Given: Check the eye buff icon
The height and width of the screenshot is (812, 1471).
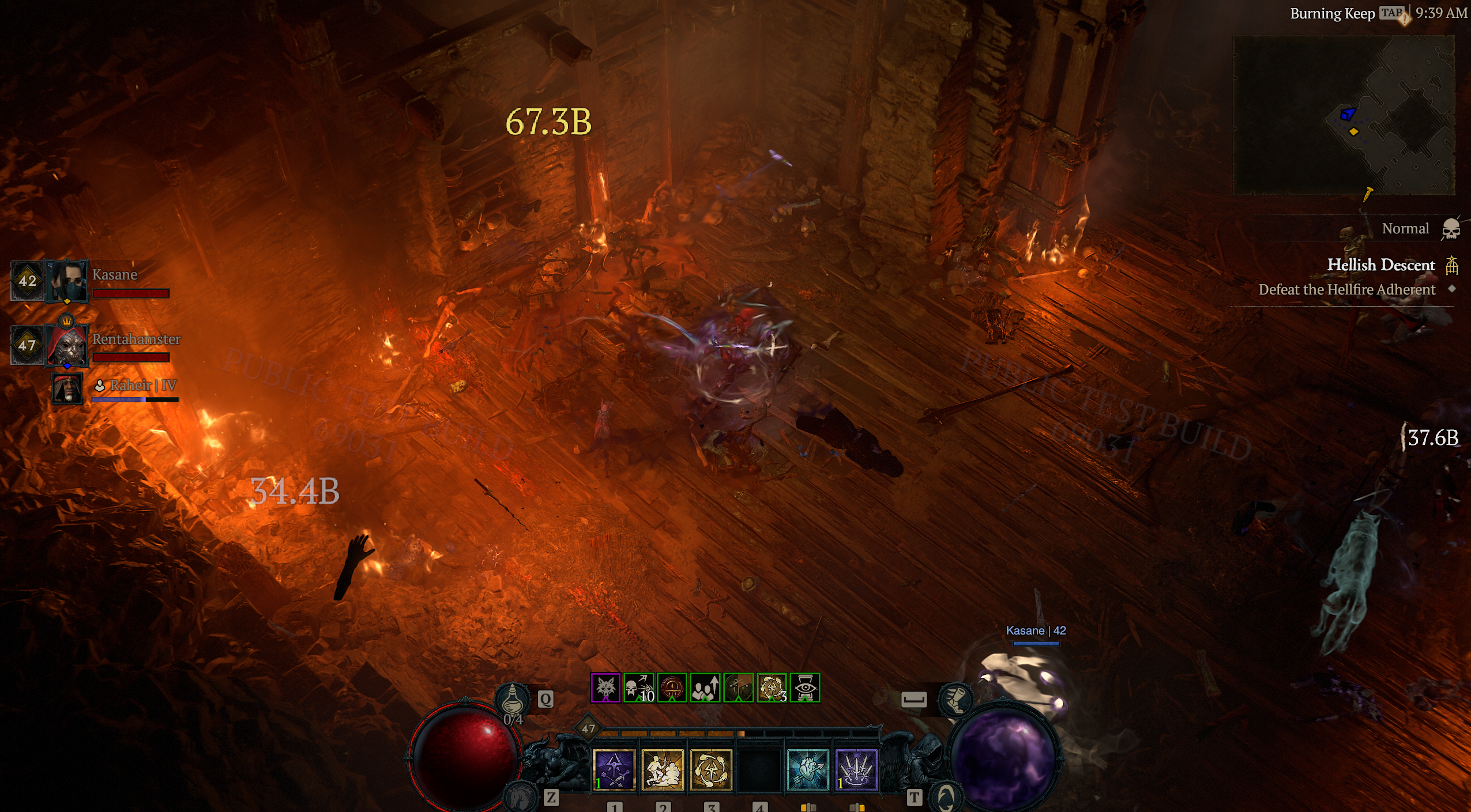Looking at the screenshot, I should 805,688.
